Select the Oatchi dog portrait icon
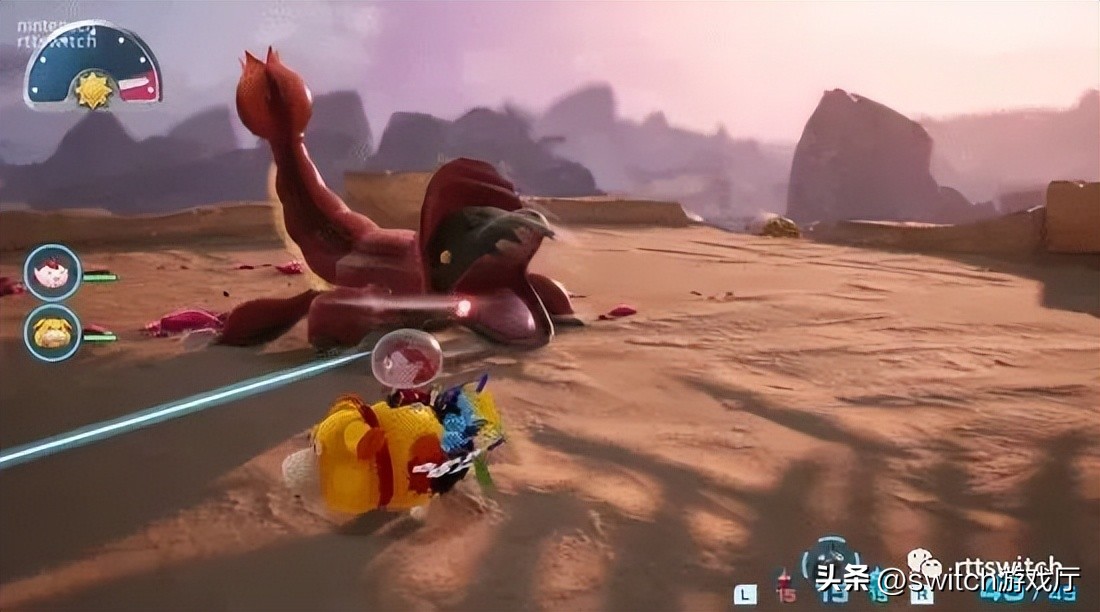Viewport: 1100px width, 612px height. click(52, 332)
